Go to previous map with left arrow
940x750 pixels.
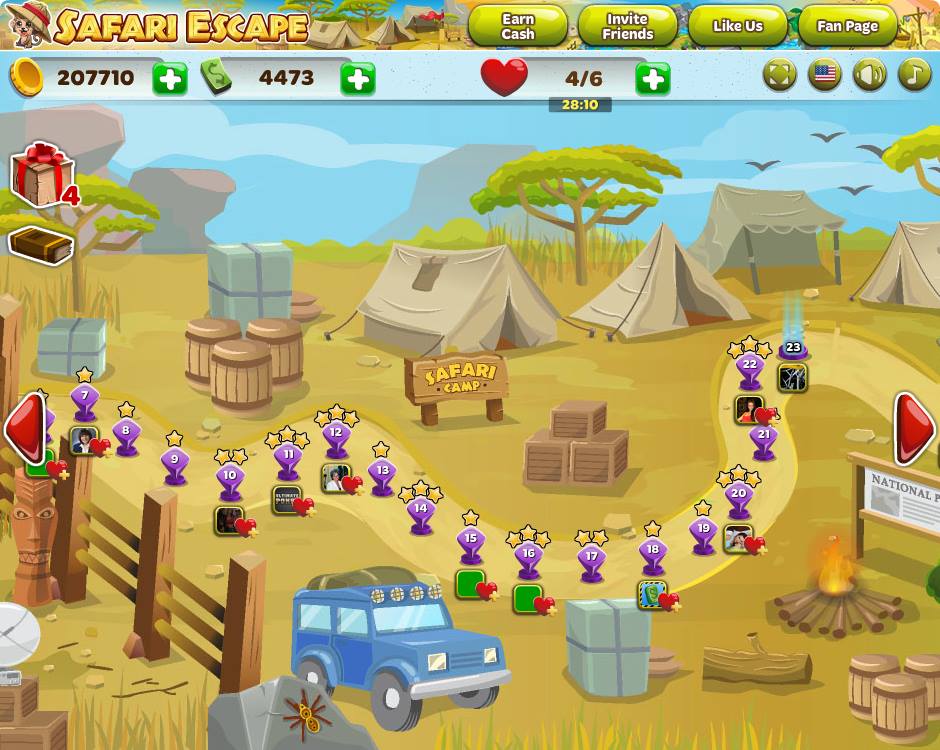[24, 428]
